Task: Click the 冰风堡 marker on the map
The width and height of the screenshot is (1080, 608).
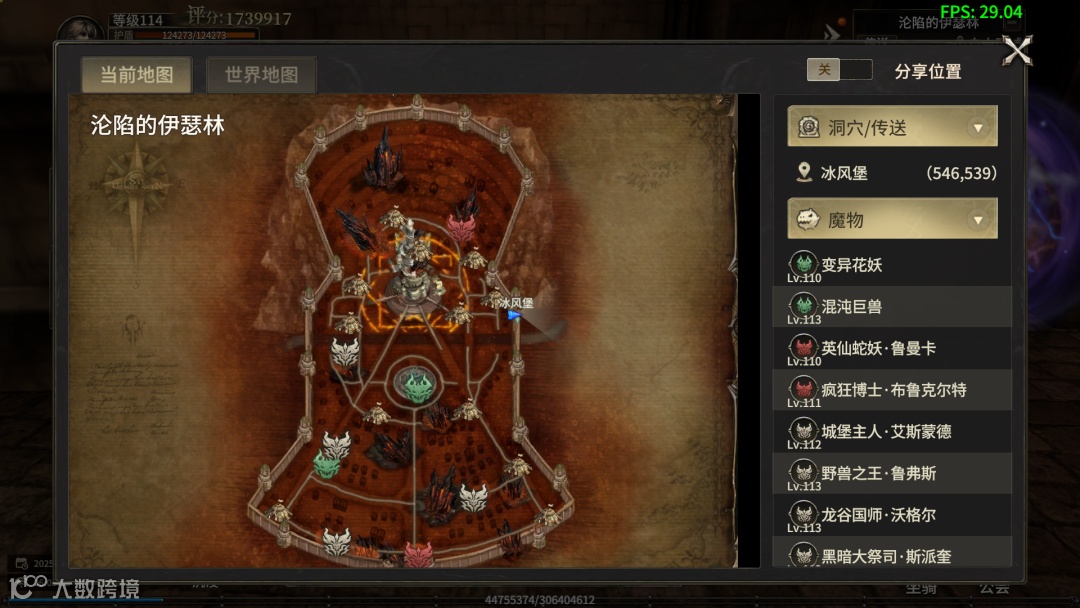Action: 514,314
